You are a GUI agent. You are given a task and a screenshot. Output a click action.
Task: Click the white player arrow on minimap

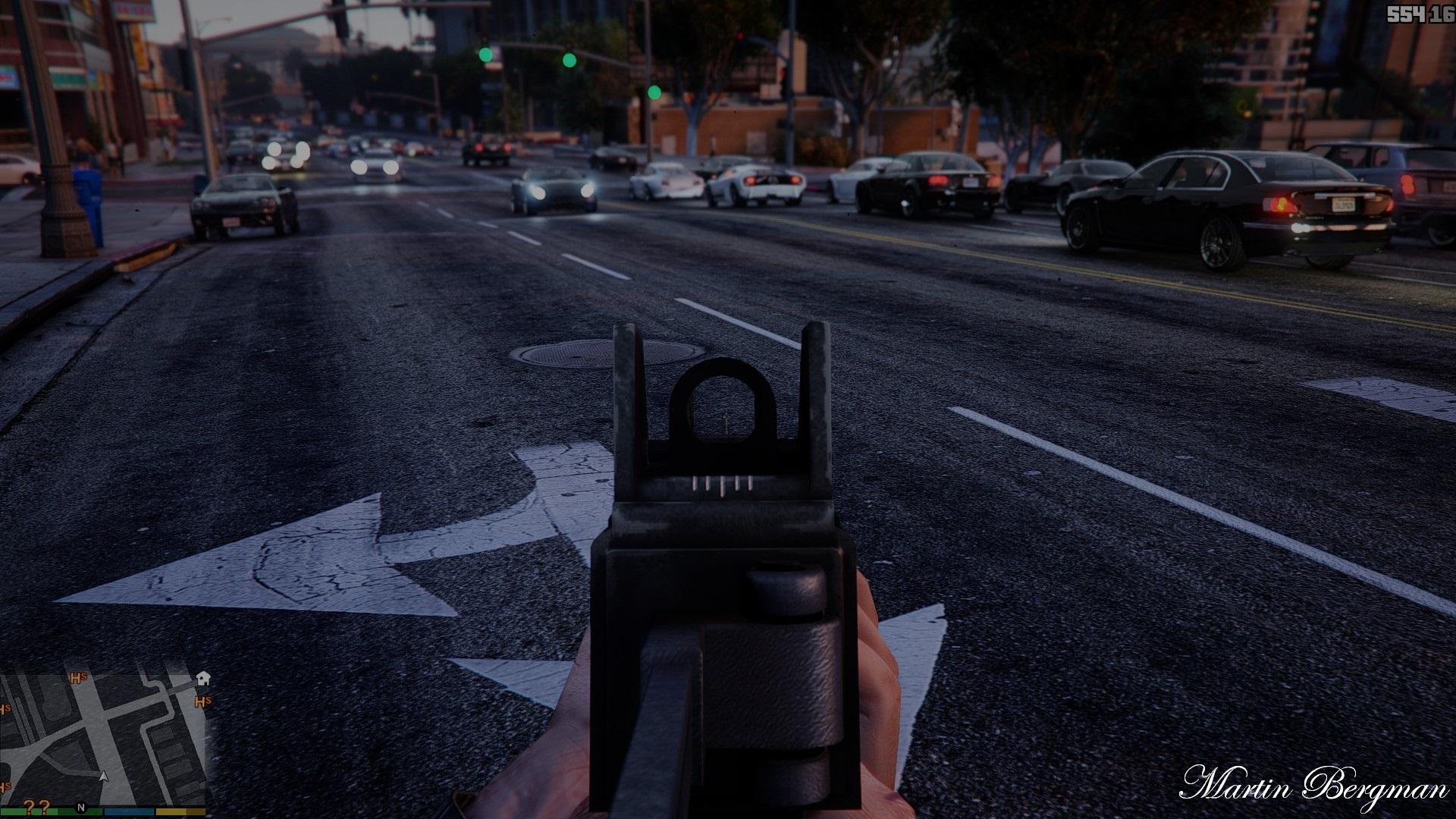[104, 777]
